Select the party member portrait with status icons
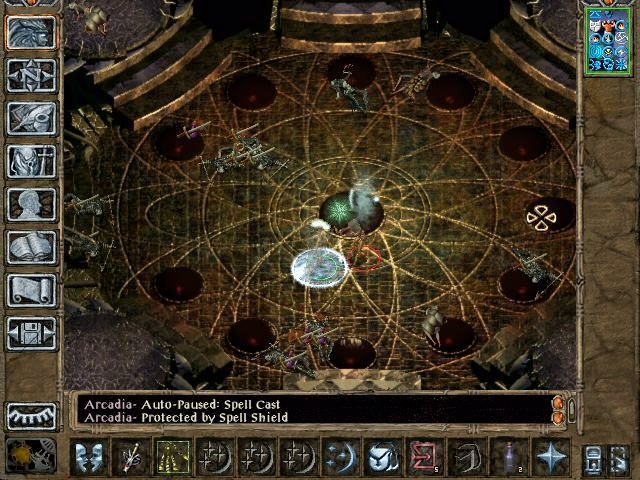640x480 pixels. click(x=608, y=40)
